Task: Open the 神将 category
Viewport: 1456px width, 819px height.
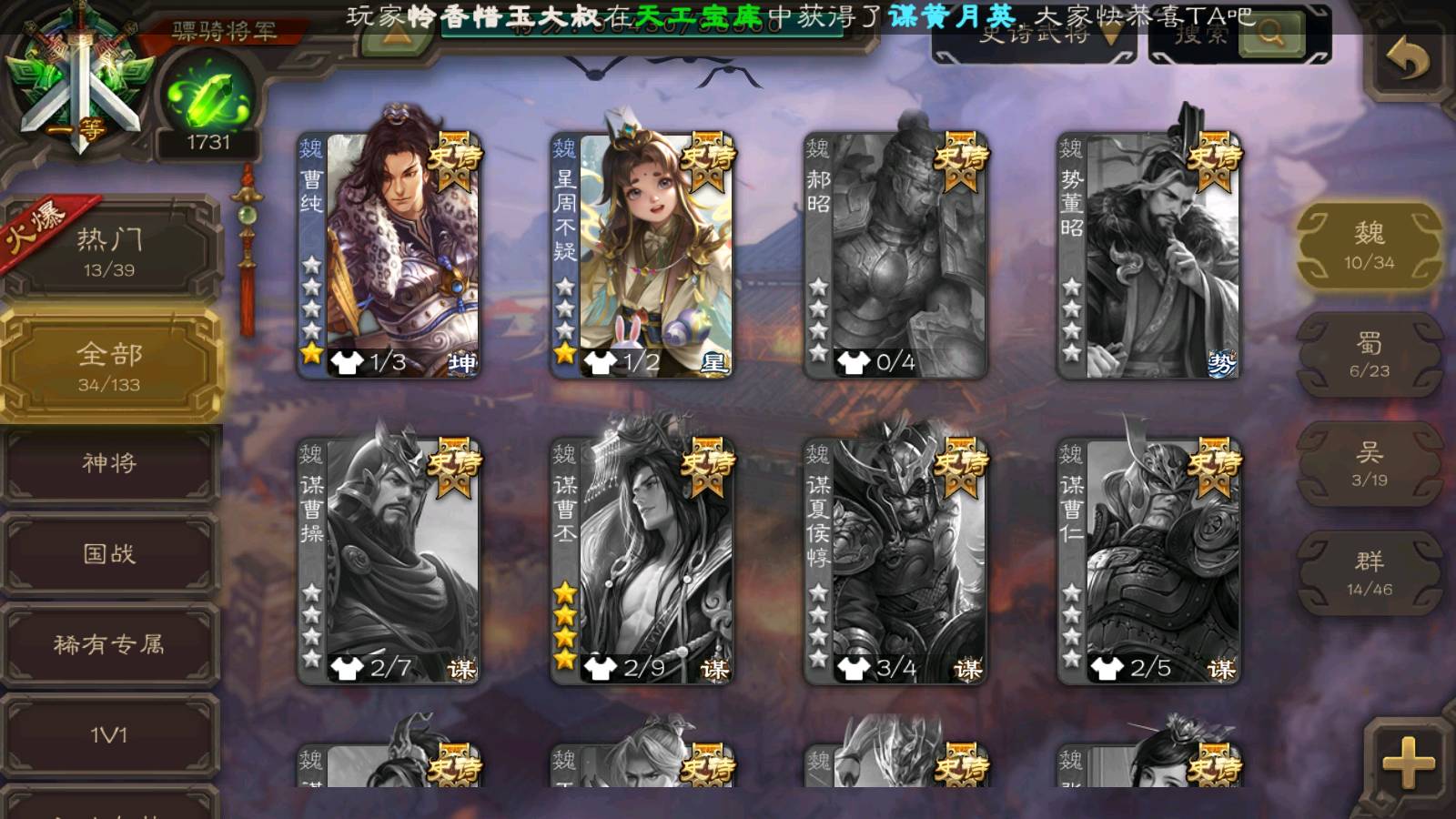Action: (x=110, y=463)
